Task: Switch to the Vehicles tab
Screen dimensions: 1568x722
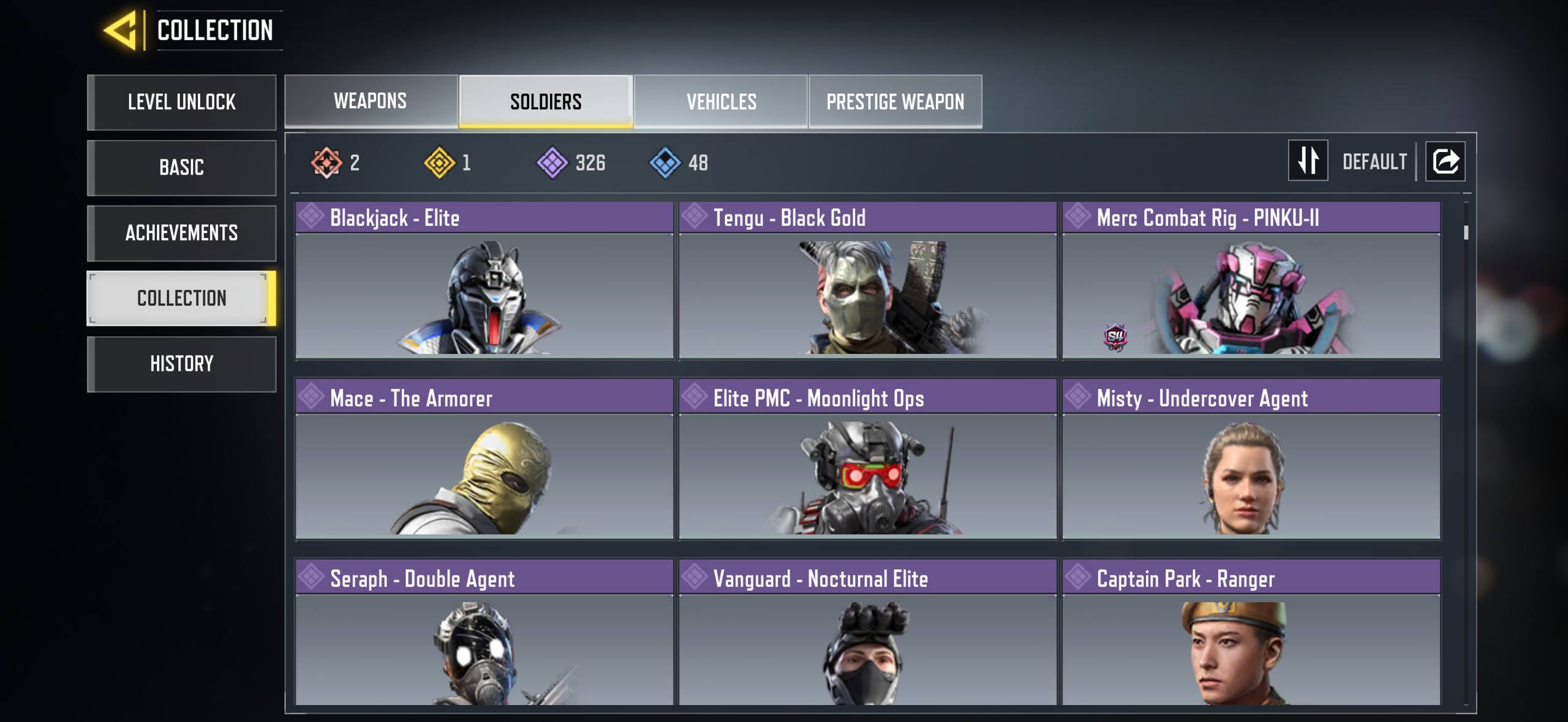Action: tap(721, 101)
